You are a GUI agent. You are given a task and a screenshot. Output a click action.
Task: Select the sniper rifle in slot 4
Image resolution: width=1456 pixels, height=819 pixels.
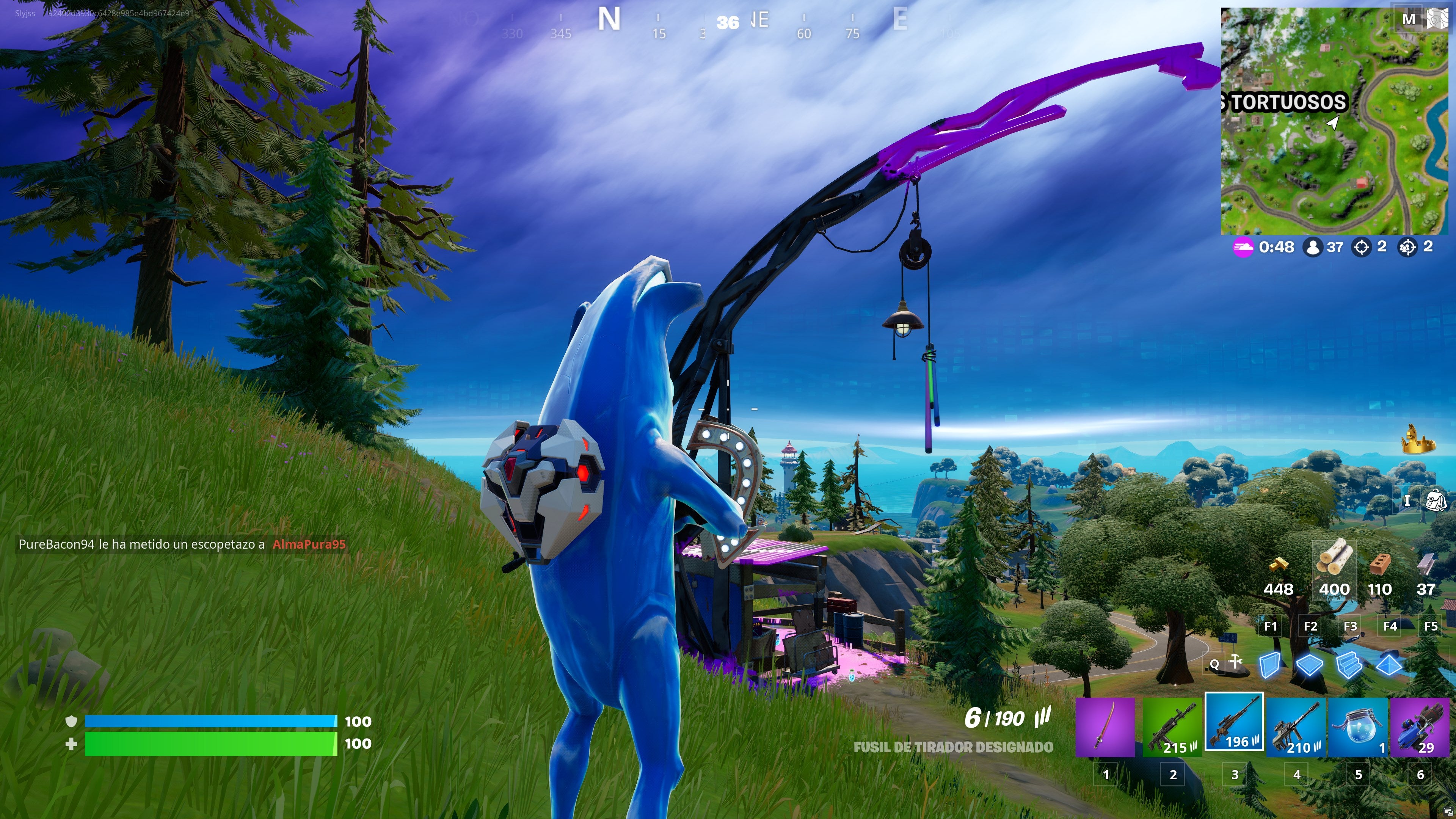click(x=1297, y=729)
